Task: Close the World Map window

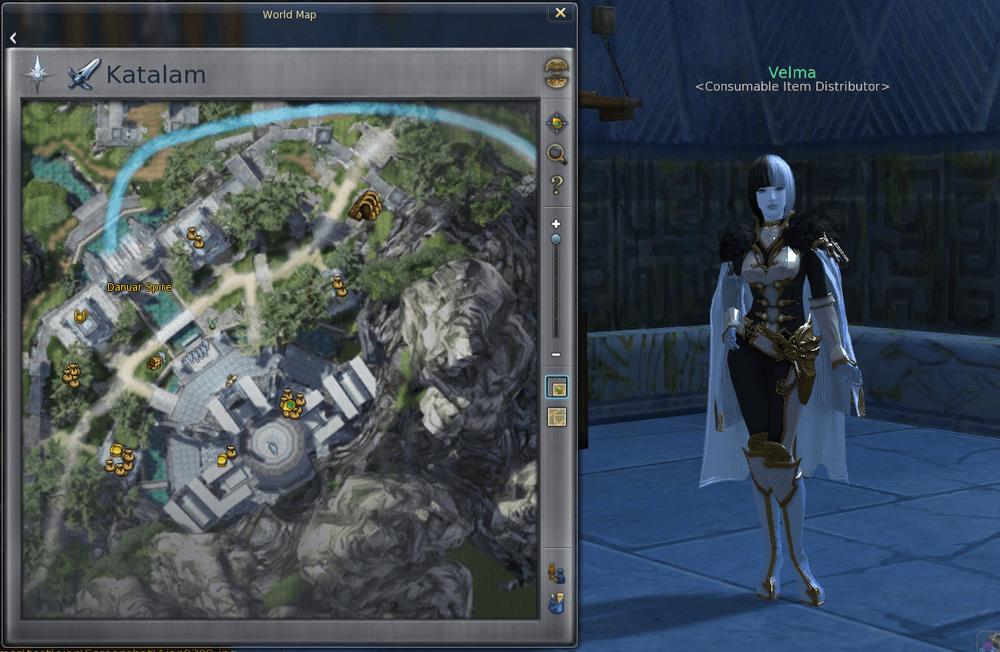Action: click(x=561, y=13)
